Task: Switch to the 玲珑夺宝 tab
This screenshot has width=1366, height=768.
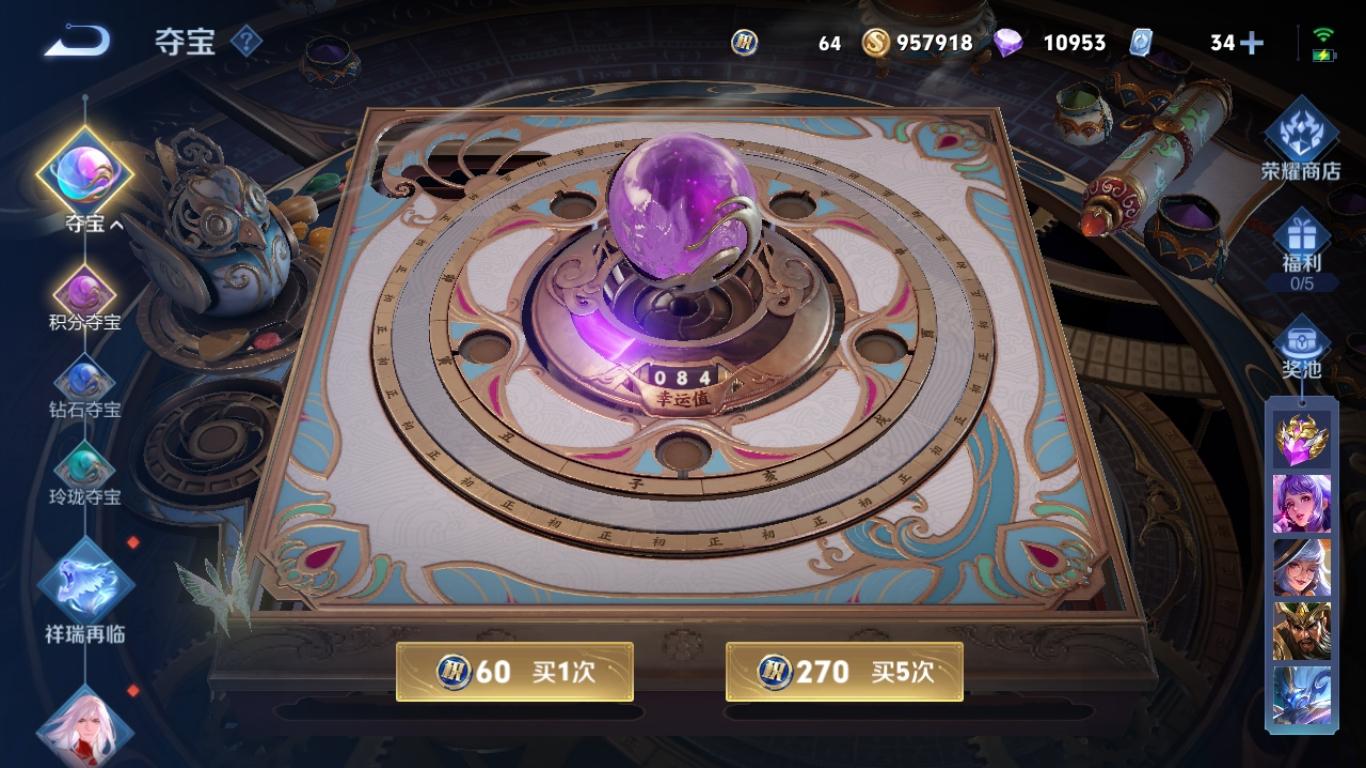Action: click(85, 473)
